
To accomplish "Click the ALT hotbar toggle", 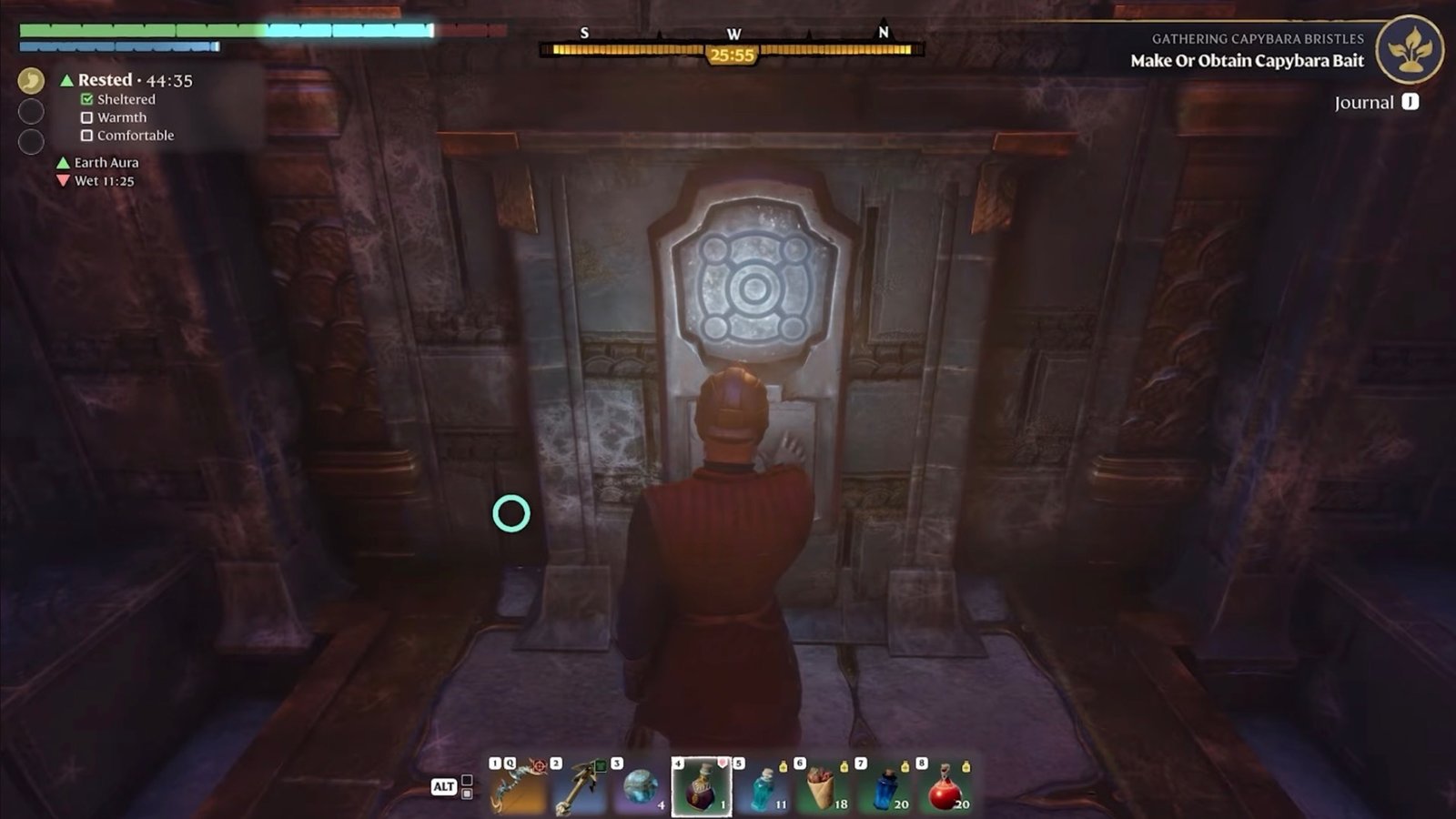I will [x=443, y=788].
